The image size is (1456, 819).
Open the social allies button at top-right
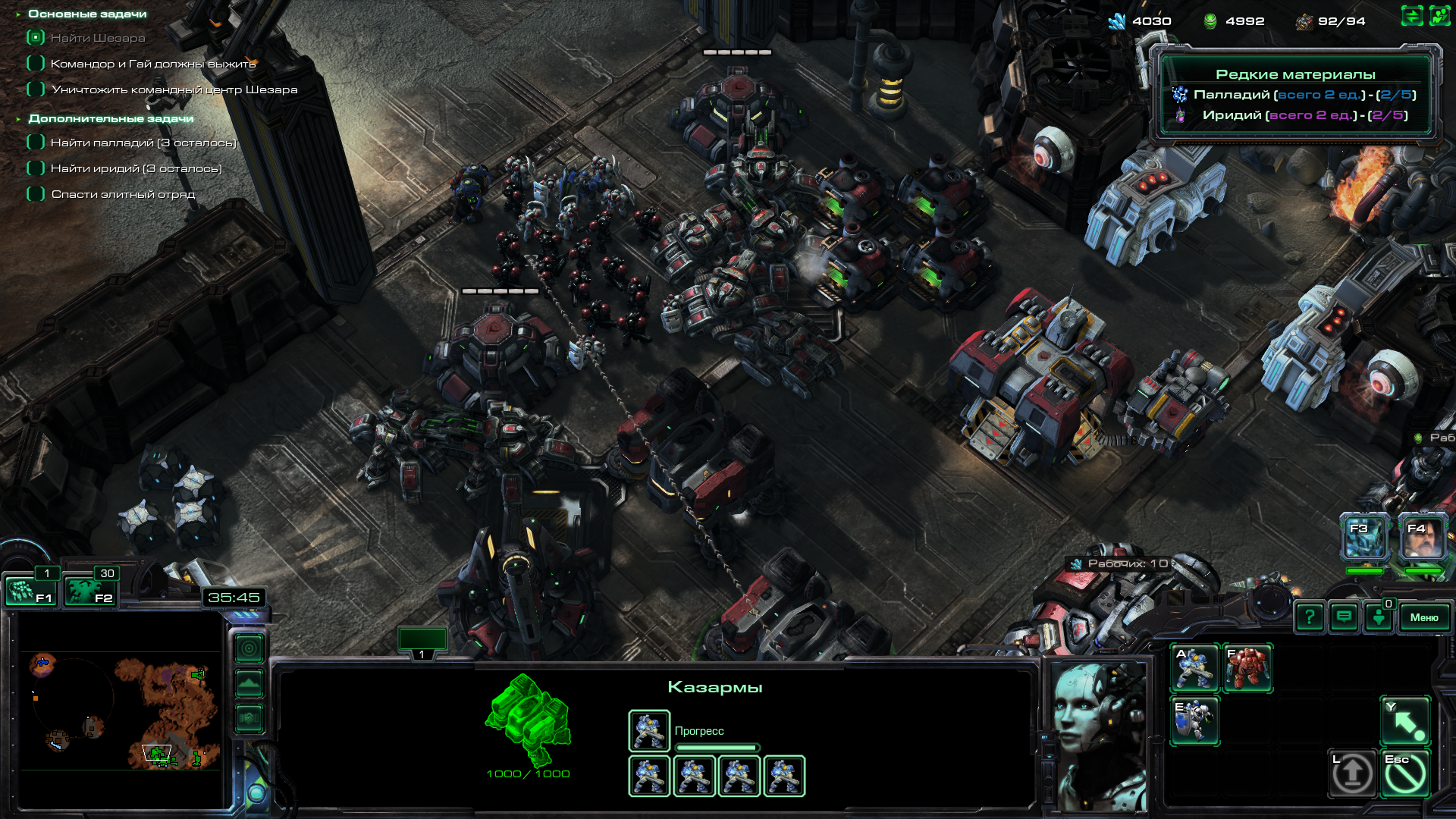(1439, 16)
